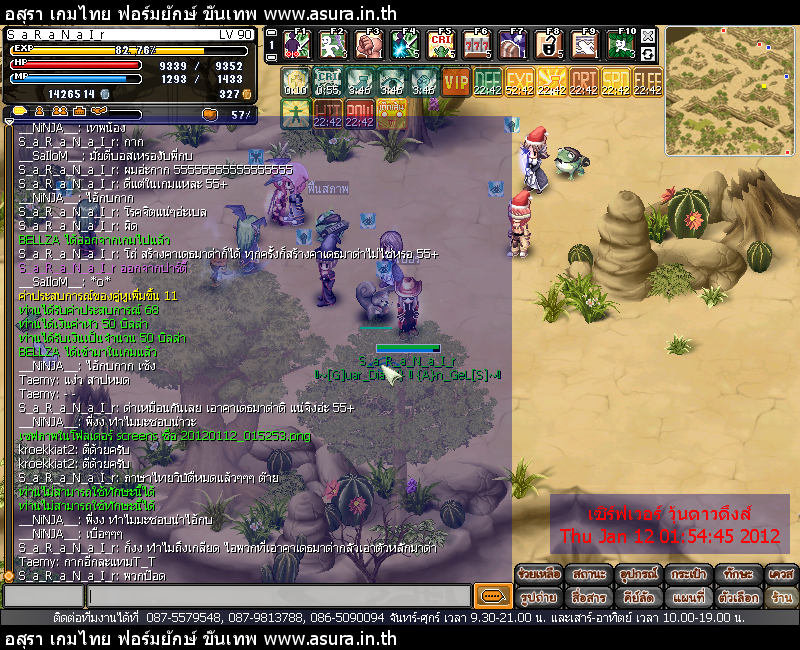Click the รูปถ่าย (Photo) button
This screenshot has height=650, width=800.
pos(538,597)
